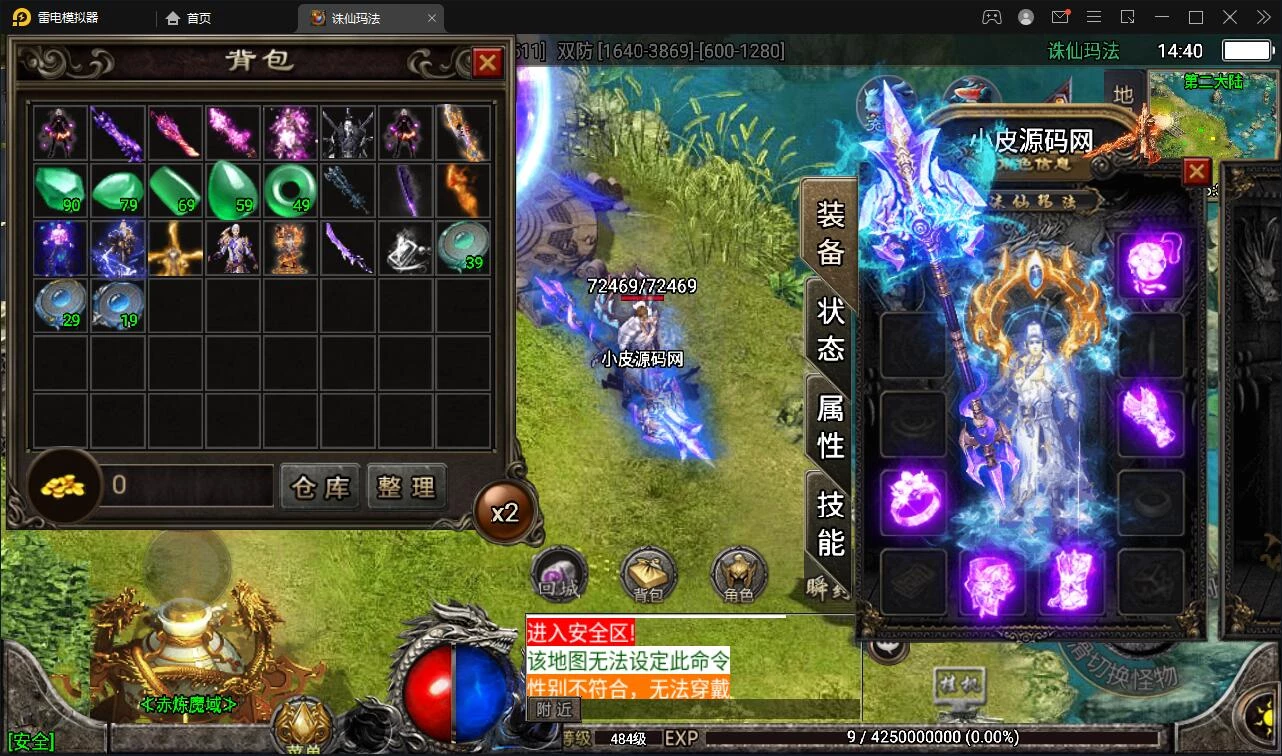Image resolution: width=1282 pixels, height=756 pixels.
Task: Select the green jade ring numbered 49
Action: click(x=291, y=190)
